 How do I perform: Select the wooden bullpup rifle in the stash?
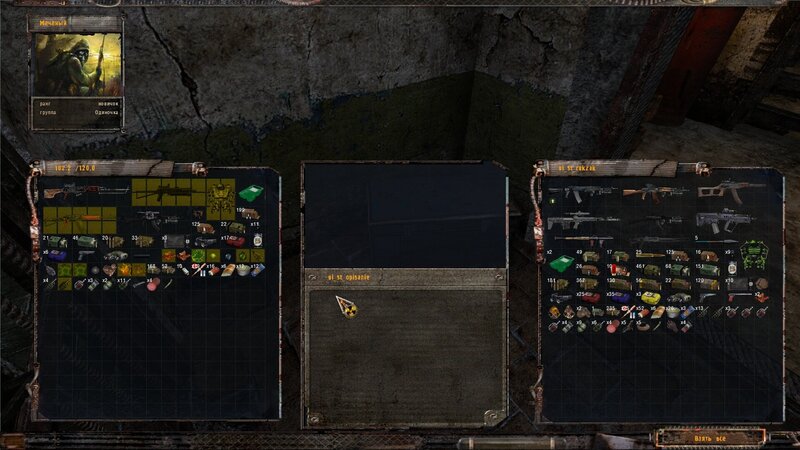pyautogui.click(x=731, y=191)
